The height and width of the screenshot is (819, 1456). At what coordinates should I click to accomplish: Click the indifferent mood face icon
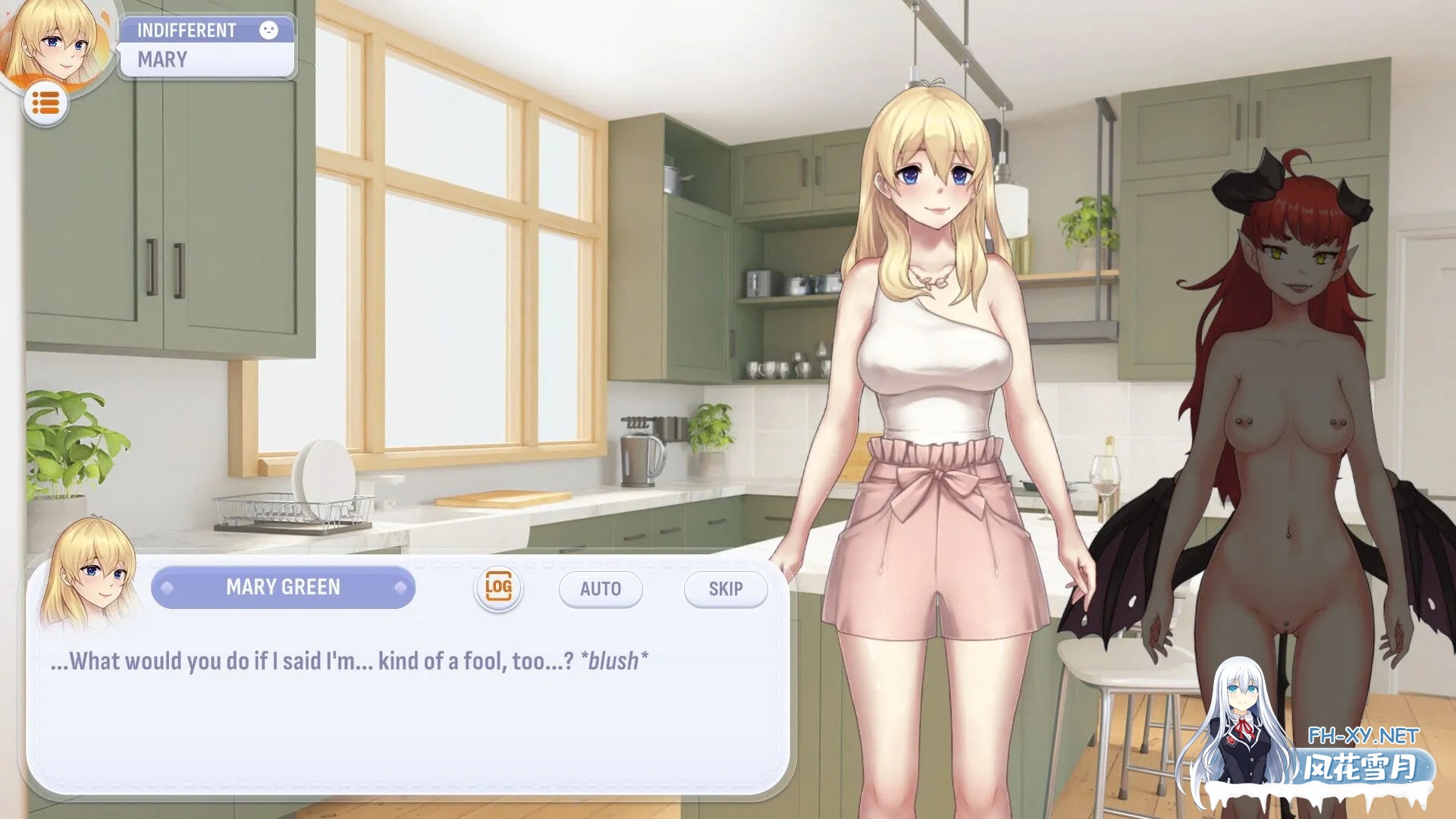pos(271,30)
